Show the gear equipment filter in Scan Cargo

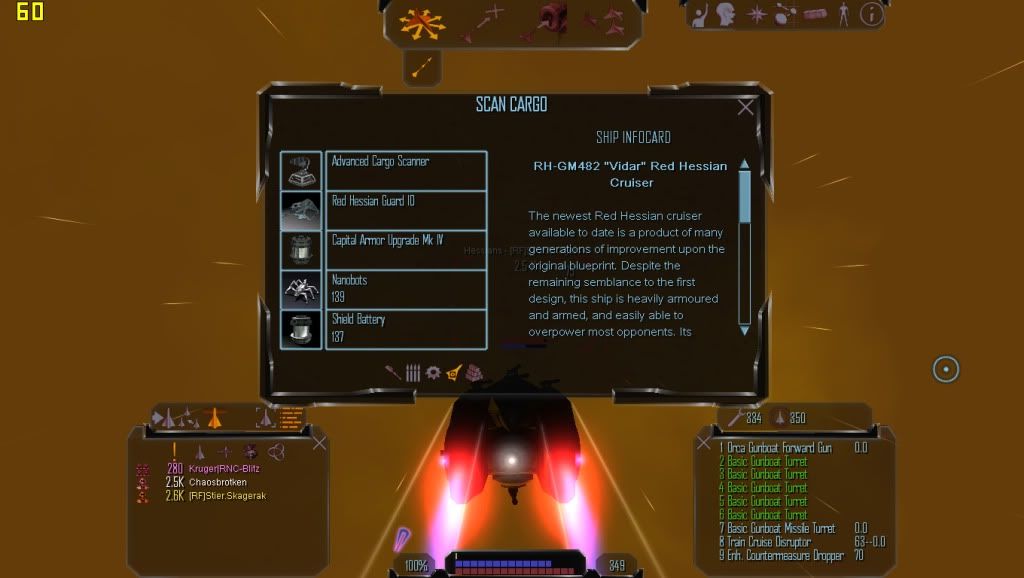click(433, 372)
